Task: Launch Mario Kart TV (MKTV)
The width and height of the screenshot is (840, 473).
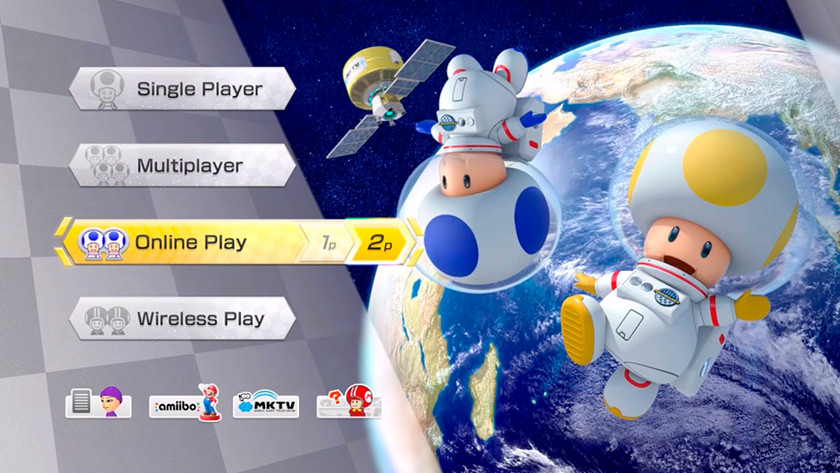Action: coord(265,403)
